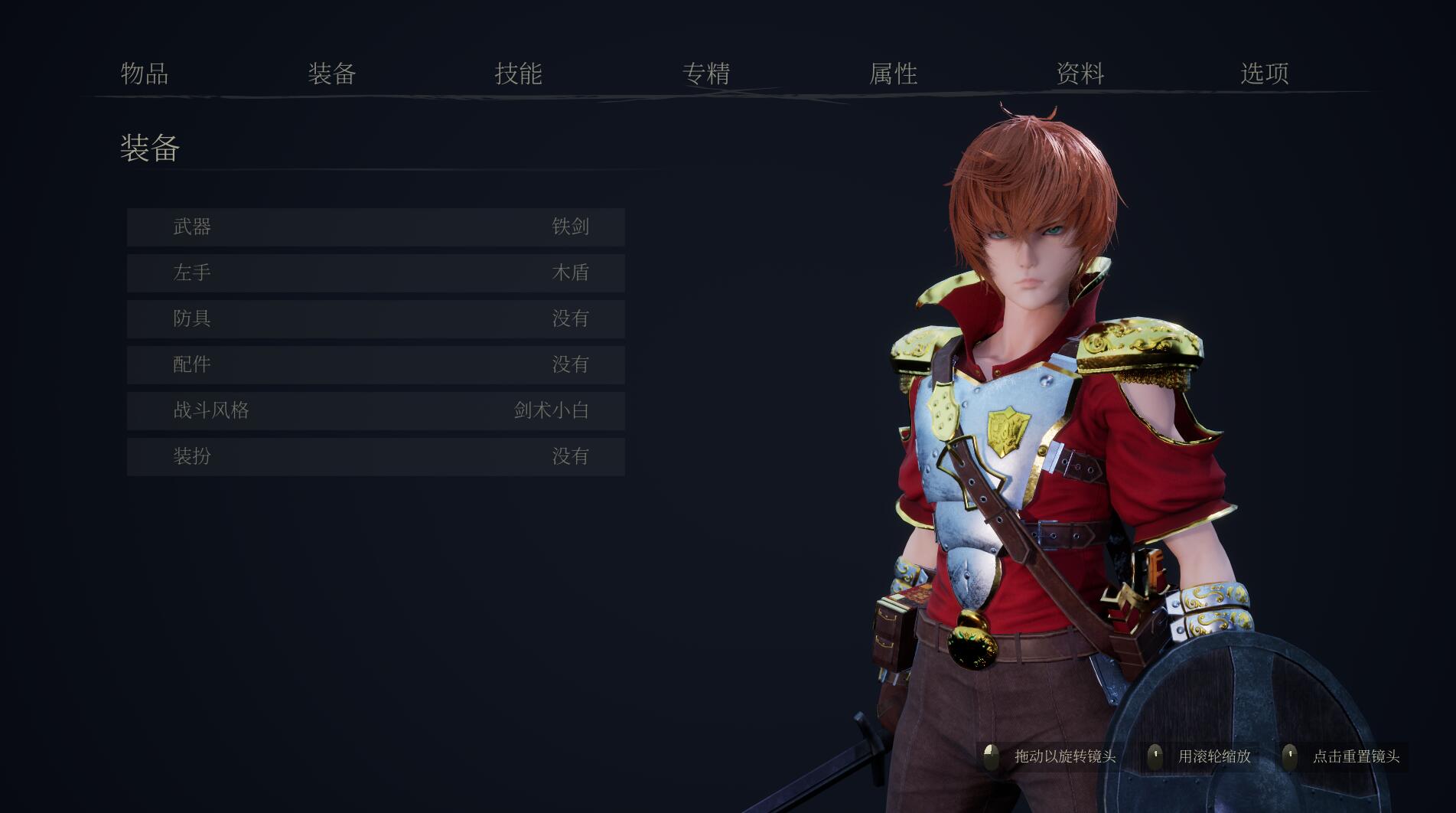Change the 战斗风格 row set to 剑术小白

click(x=376, y=411)
